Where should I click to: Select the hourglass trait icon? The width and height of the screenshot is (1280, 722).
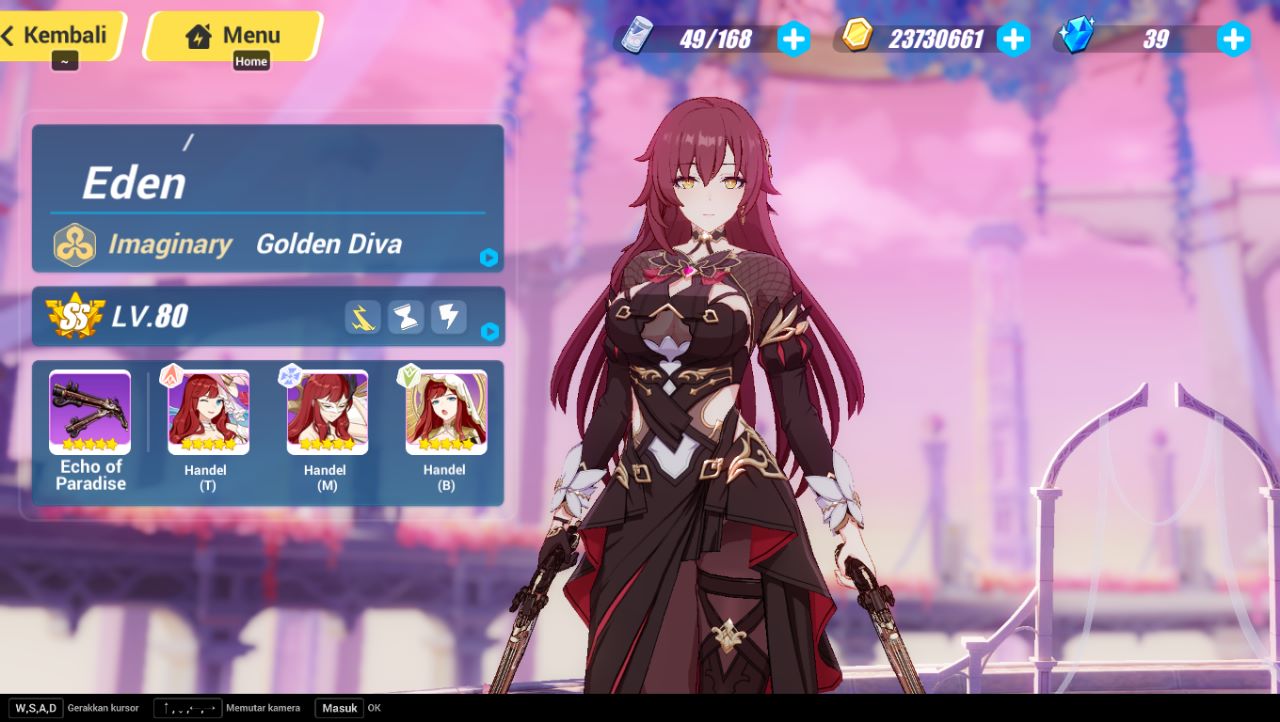(x=405, y=317)
